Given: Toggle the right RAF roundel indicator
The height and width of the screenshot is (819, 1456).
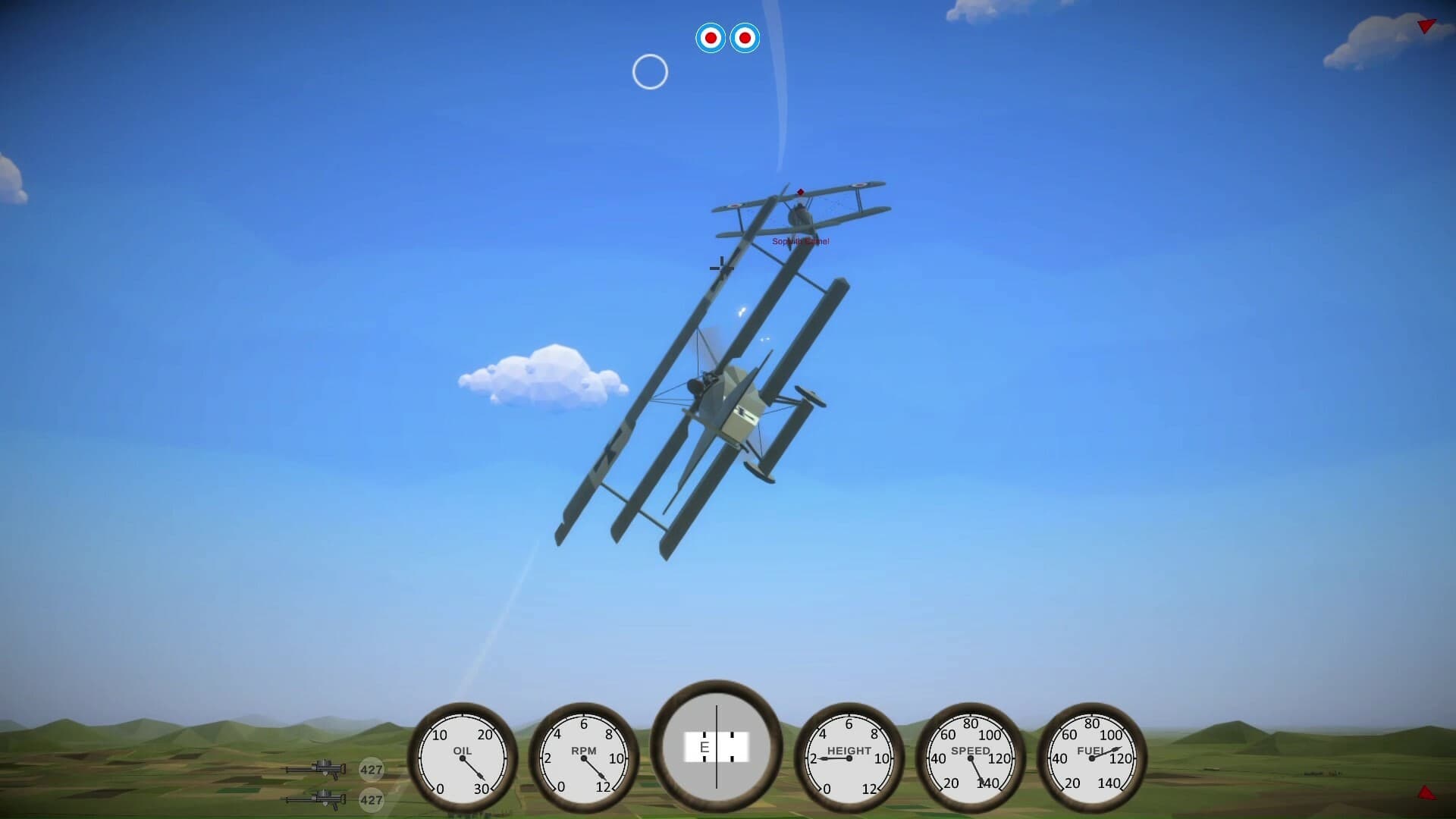Looking at the screenshot, I should click(746, 37).
